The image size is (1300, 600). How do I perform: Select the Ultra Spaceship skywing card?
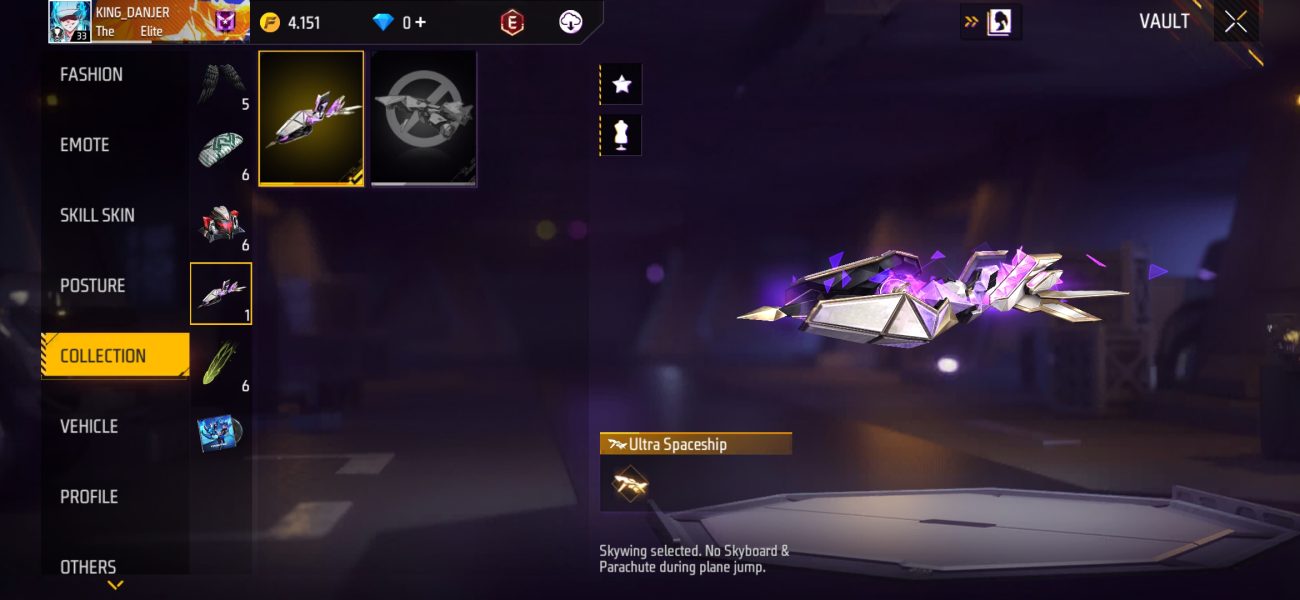point(311,118)
